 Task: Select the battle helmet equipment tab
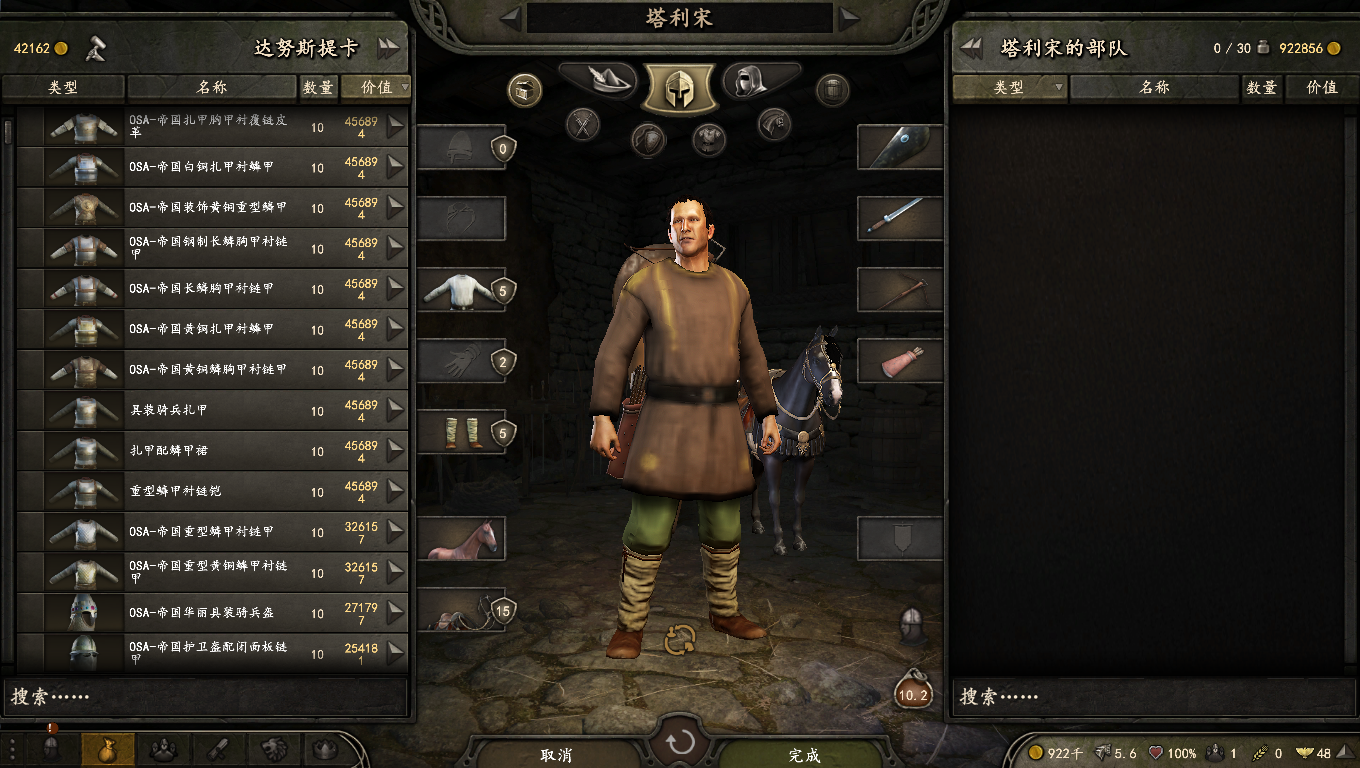click(680, 87)
